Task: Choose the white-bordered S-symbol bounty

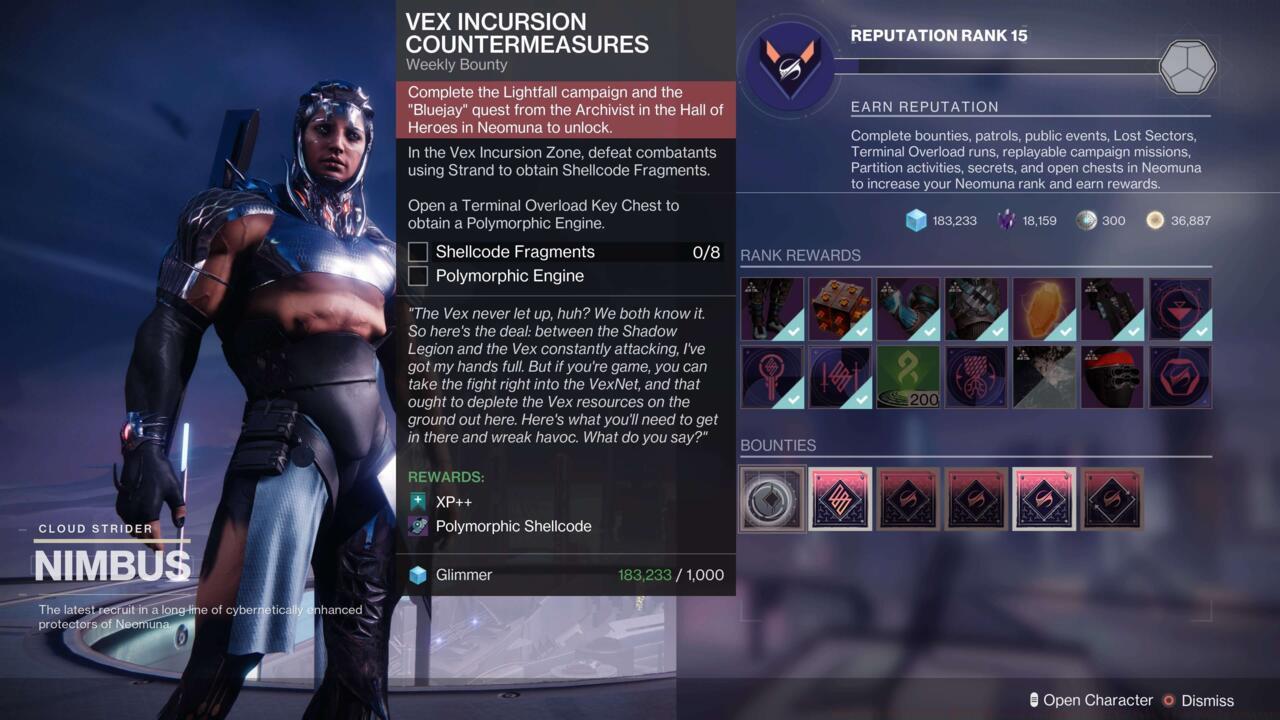Action: (1044, 498)
